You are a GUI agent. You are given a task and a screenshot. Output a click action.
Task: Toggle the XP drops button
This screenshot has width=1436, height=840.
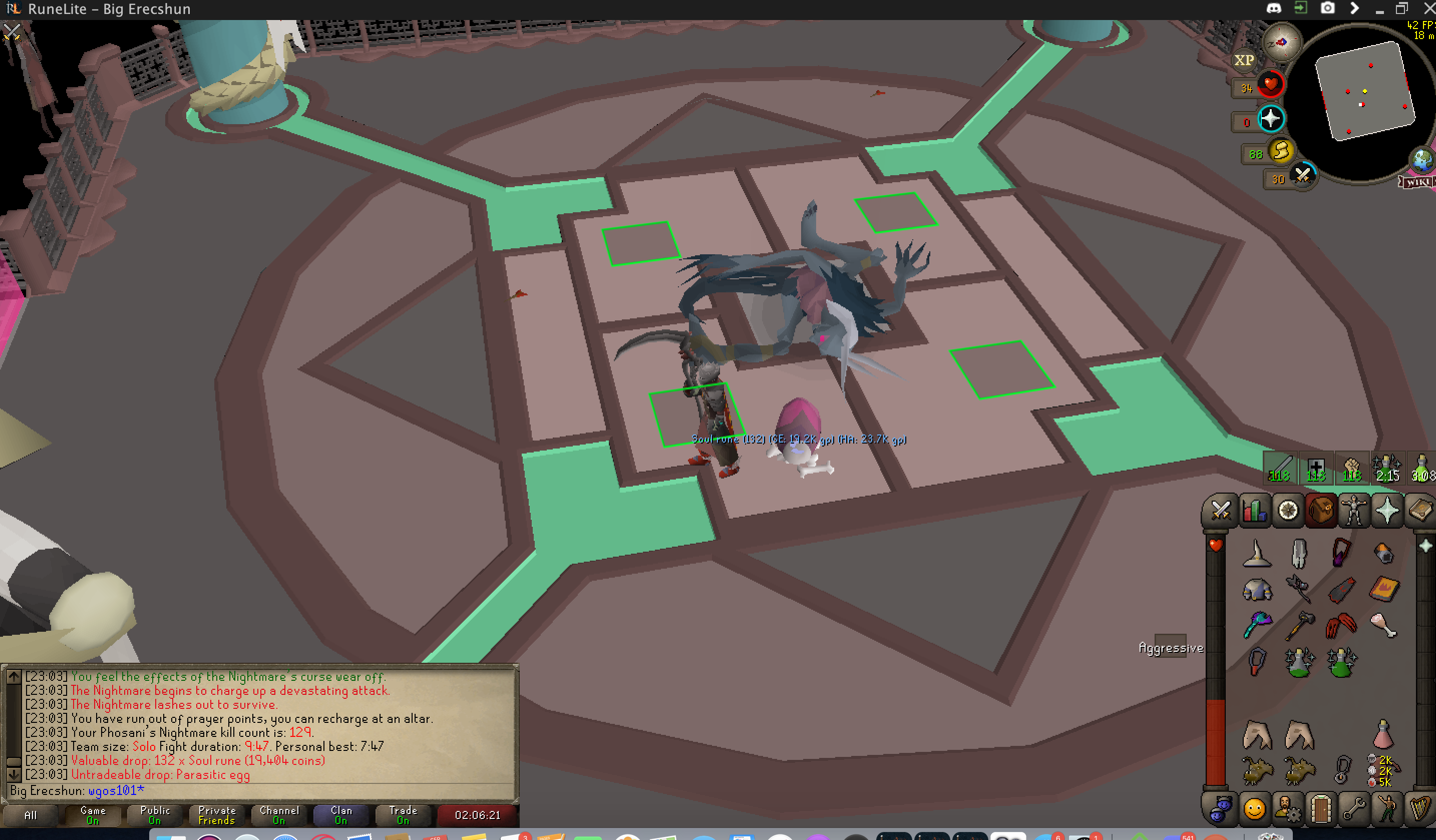[x=1244, y=60]
